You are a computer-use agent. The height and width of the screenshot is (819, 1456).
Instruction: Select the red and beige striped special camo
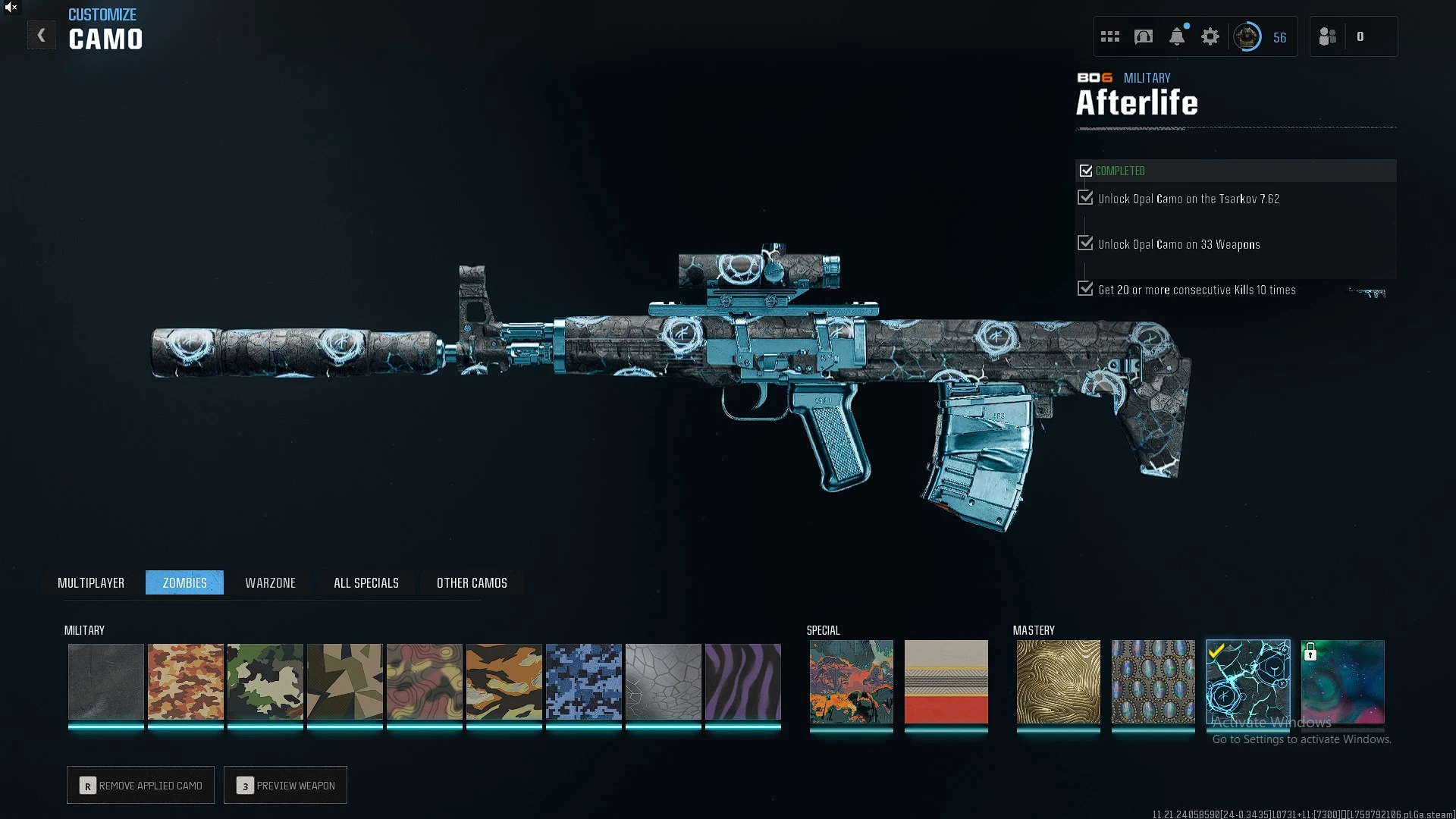(946, 682)
